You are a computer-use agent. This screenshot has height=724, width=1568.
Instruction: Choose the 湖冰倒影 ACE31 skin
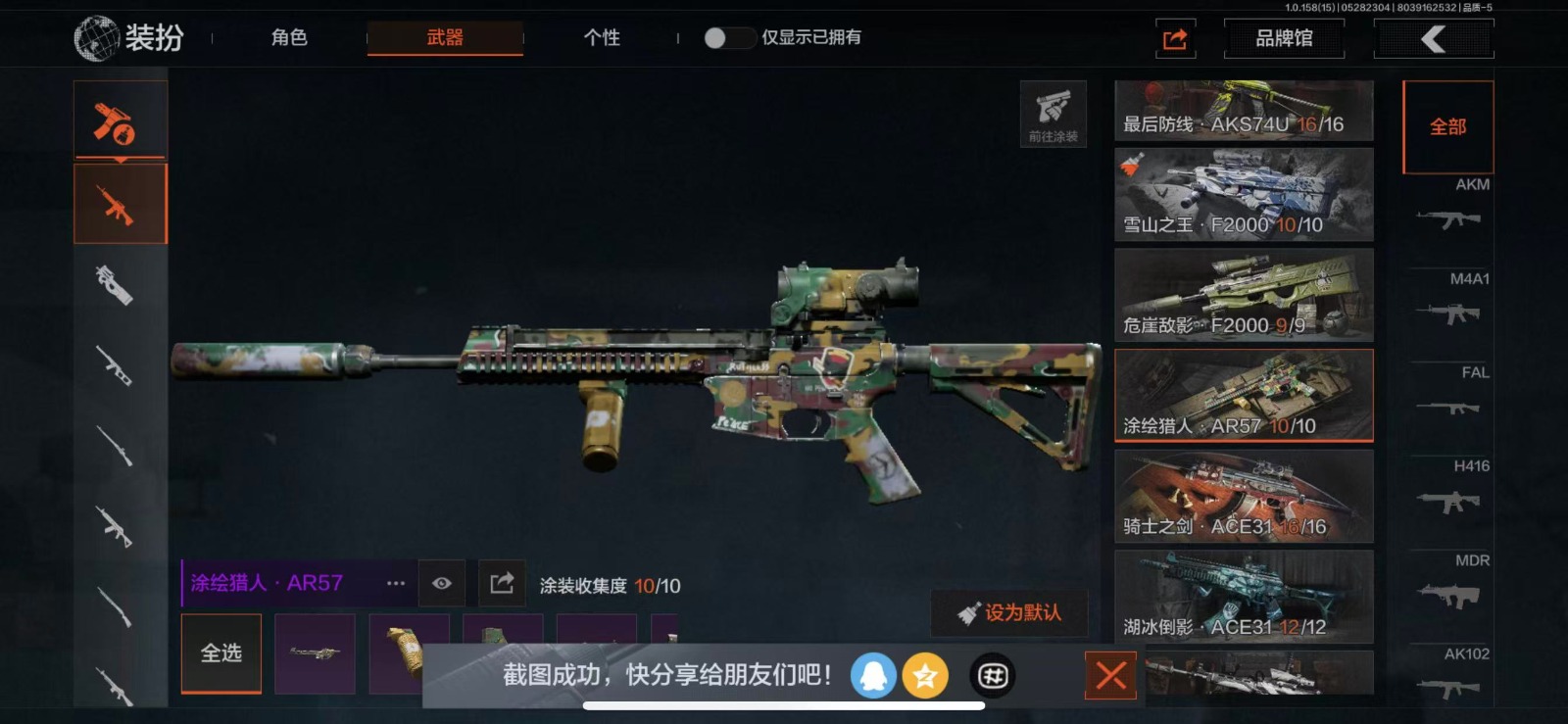(1244, 597)
